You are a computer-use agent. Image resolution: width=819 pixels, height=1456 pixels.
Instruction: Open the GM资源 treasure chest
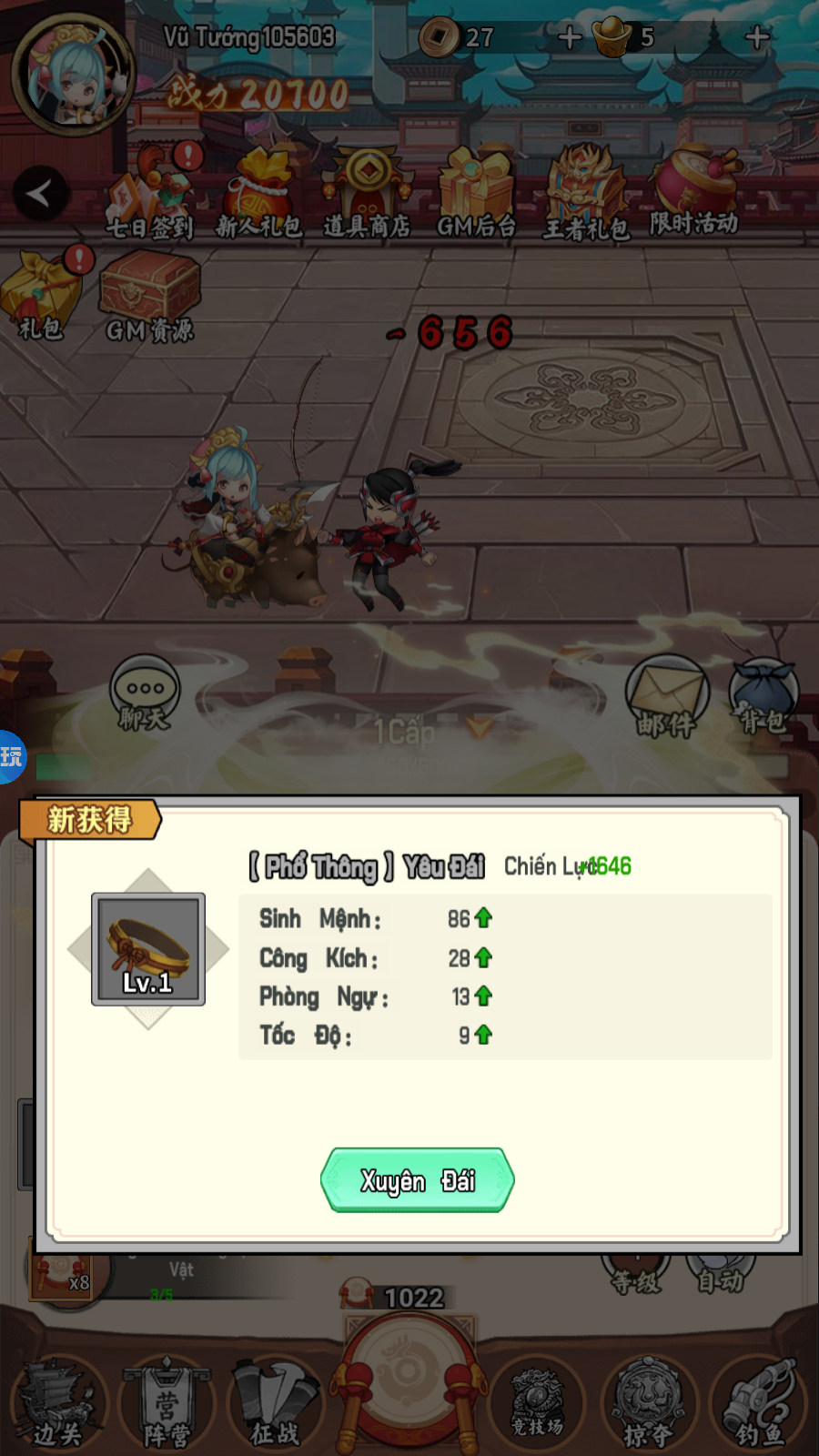tap(149, 298)
